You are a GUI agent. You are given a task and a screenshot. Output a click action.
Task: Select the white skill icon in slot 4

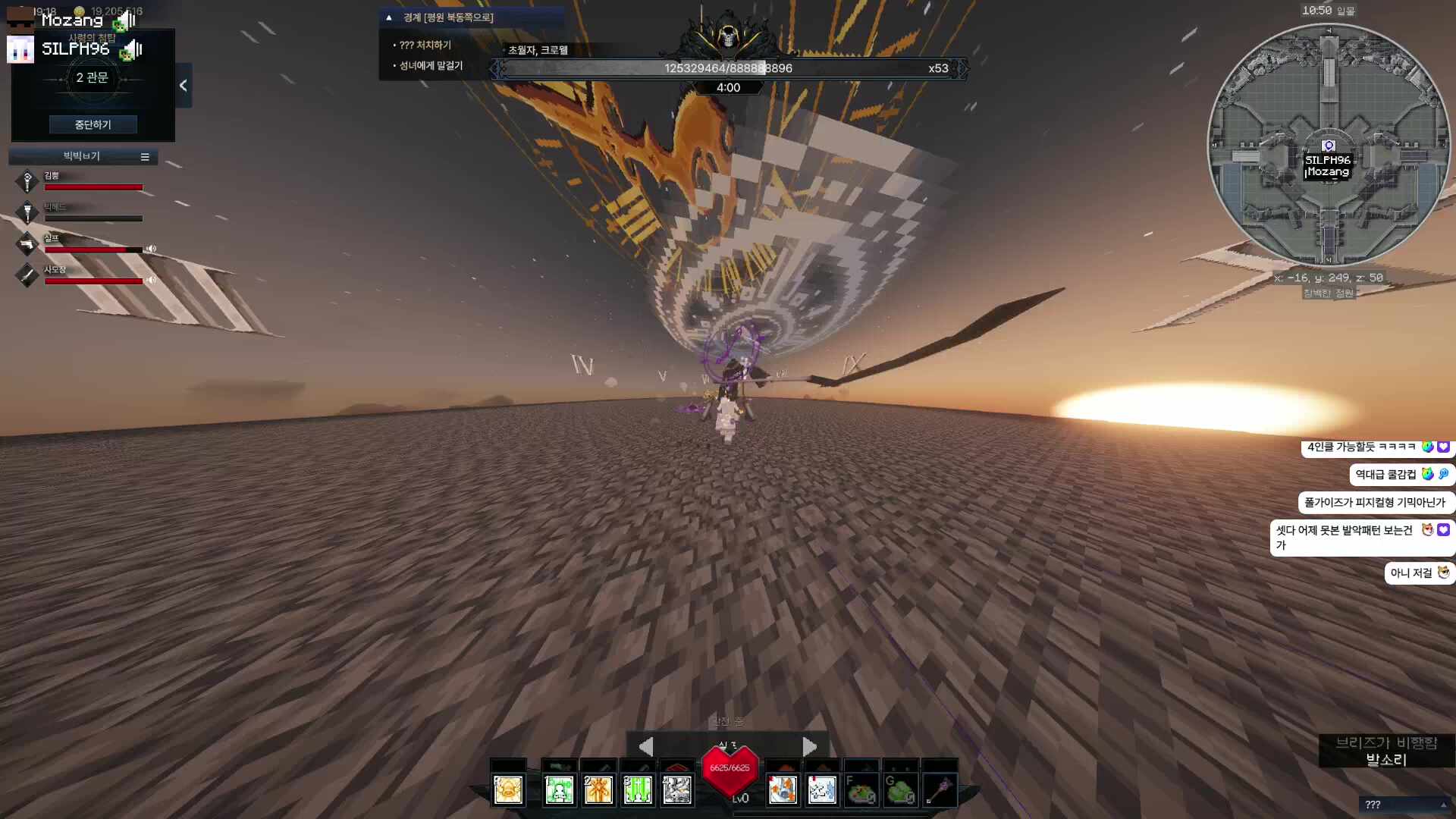click(x=677, y=789)
